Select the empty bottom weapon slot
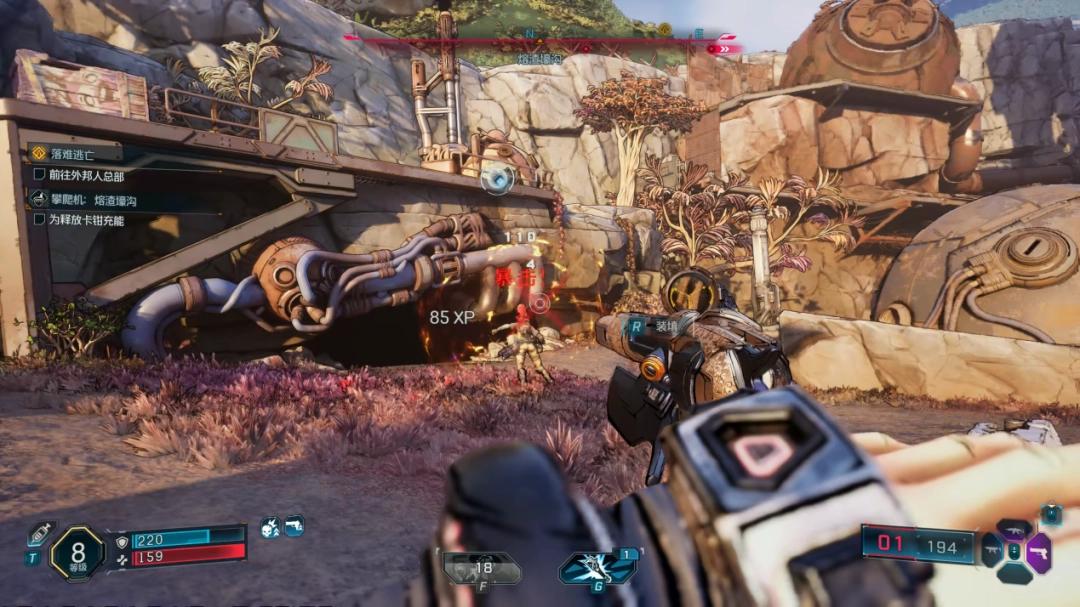This screenshot has height=607, width=1080. 1014,574
